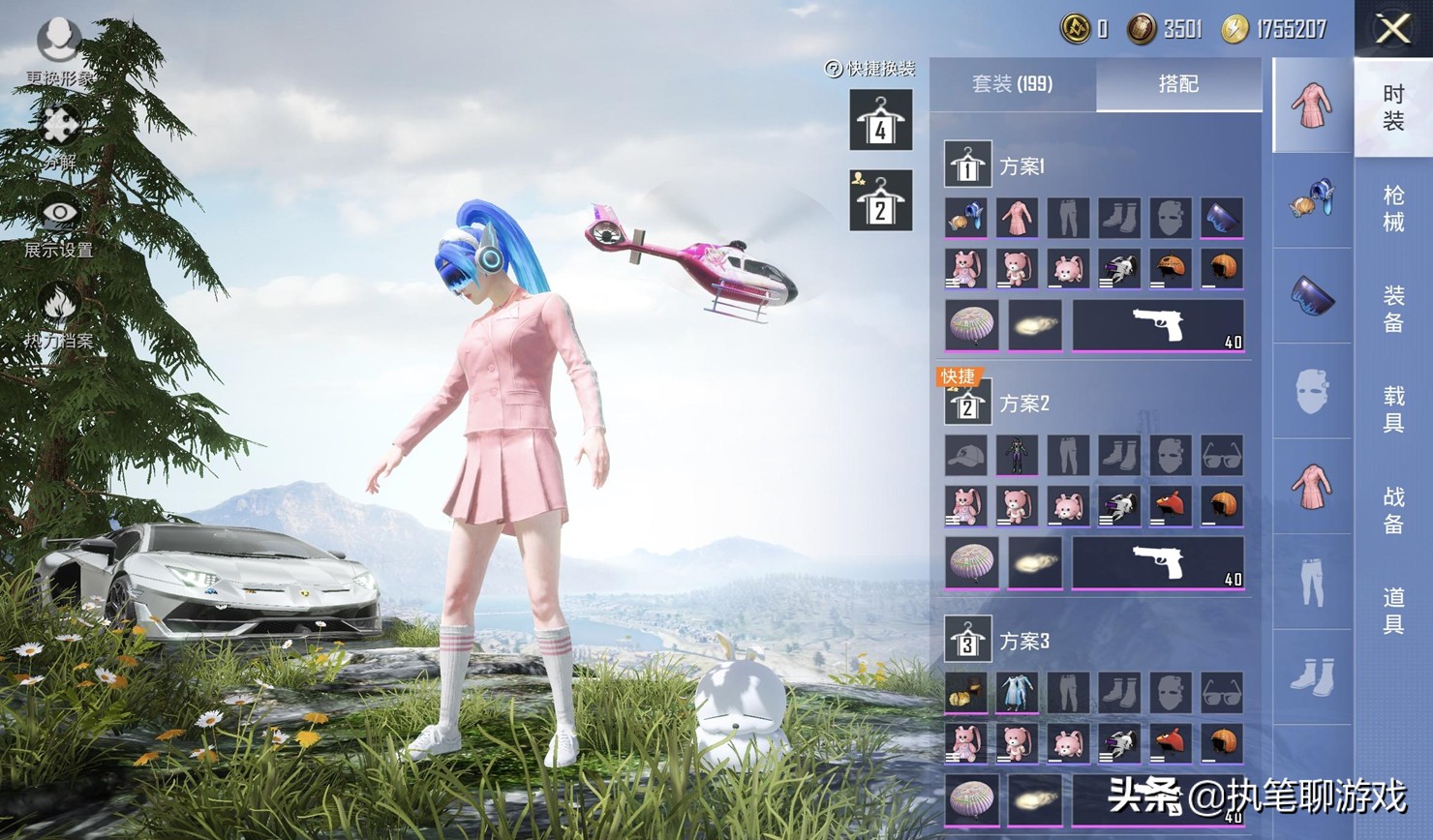This screenshot has height=840, width=1433.
Task: Switch to the 套装 (199) tab
Action: (x=1012, y=84)
